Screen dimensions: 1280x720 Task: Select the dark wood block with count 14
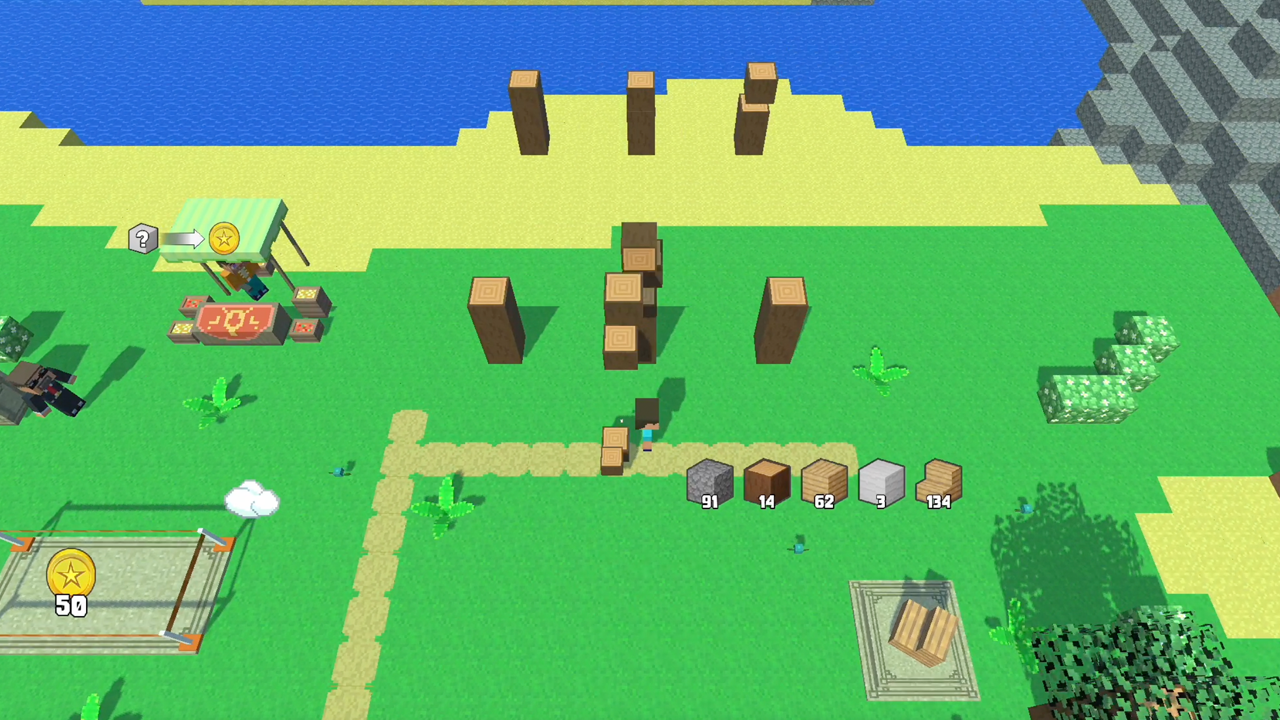pos(767,483)
